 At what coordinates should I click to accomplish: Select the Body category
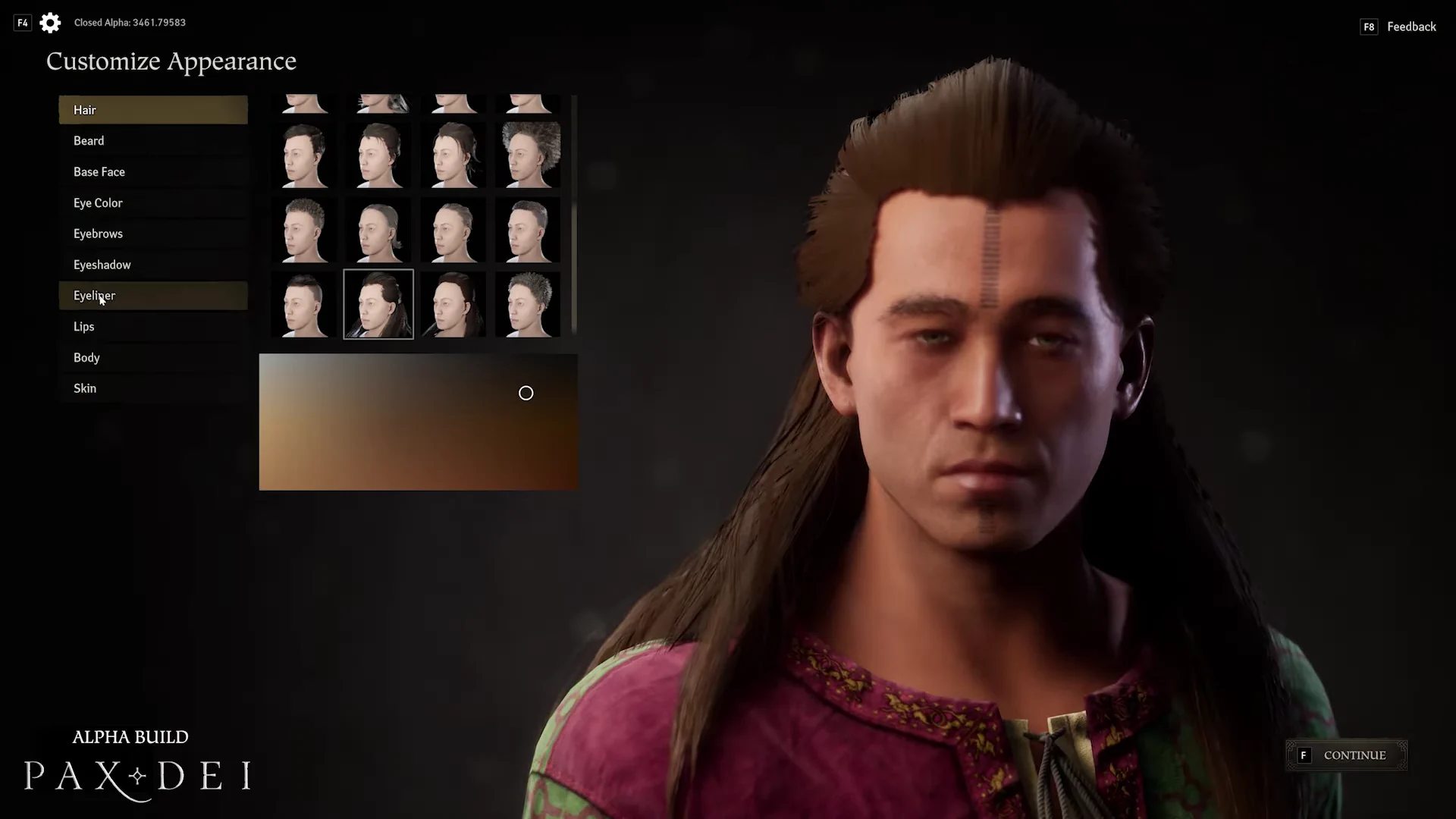tap(152, 358)
